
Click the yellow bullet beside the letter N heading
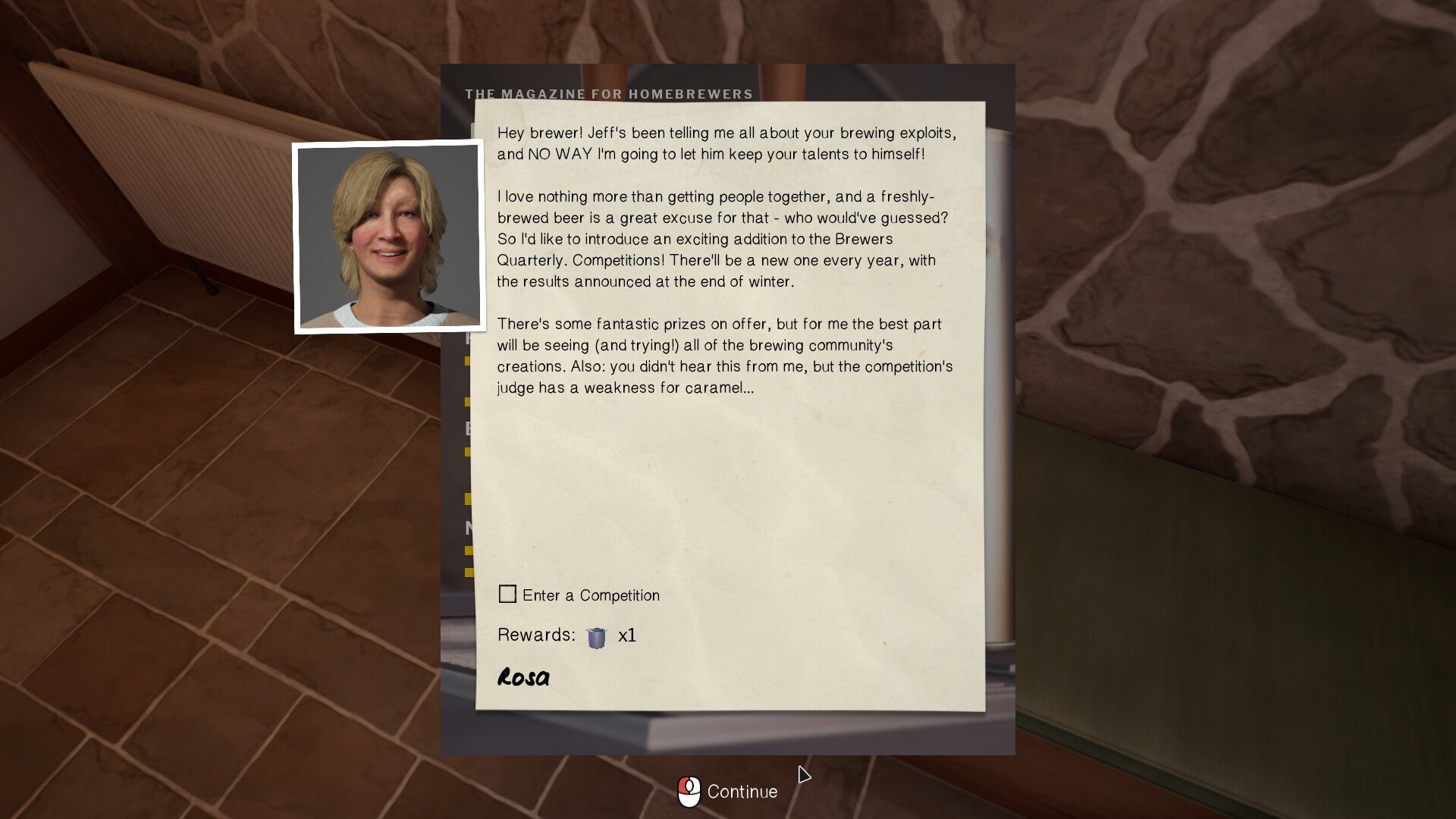pos(467,549)
